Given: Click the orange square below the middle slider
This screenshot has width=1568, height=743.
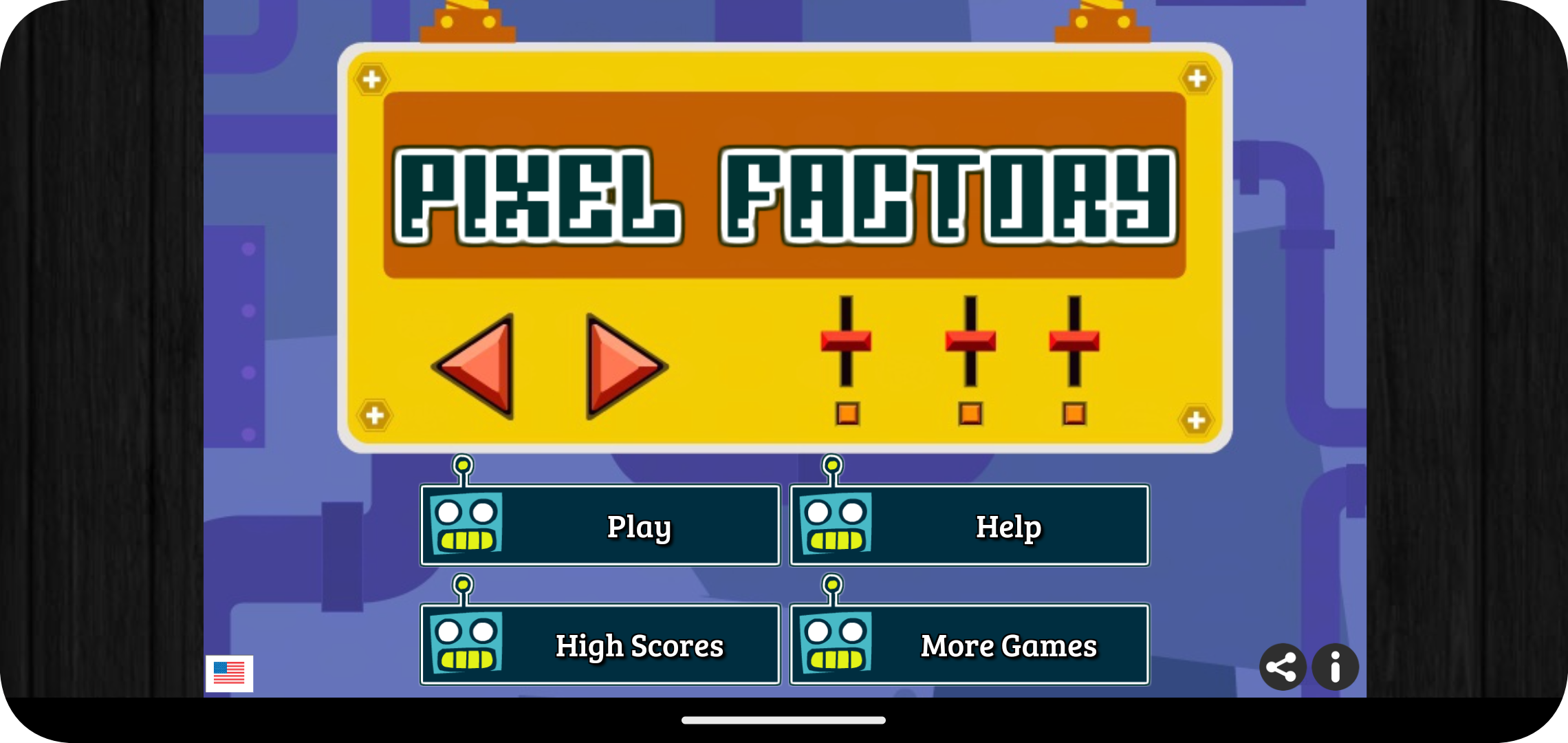Looking at the screenshot, I should 970,413.
